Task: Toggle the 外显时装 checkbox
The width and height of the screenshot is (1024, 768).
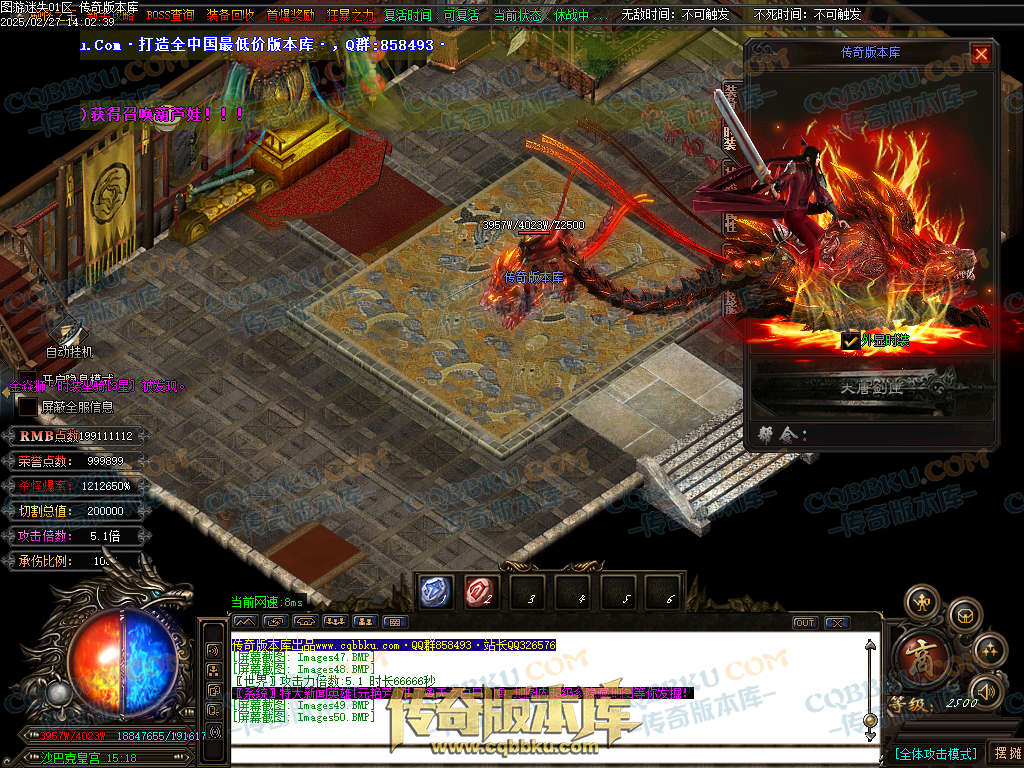Action: tap(850, 341)
